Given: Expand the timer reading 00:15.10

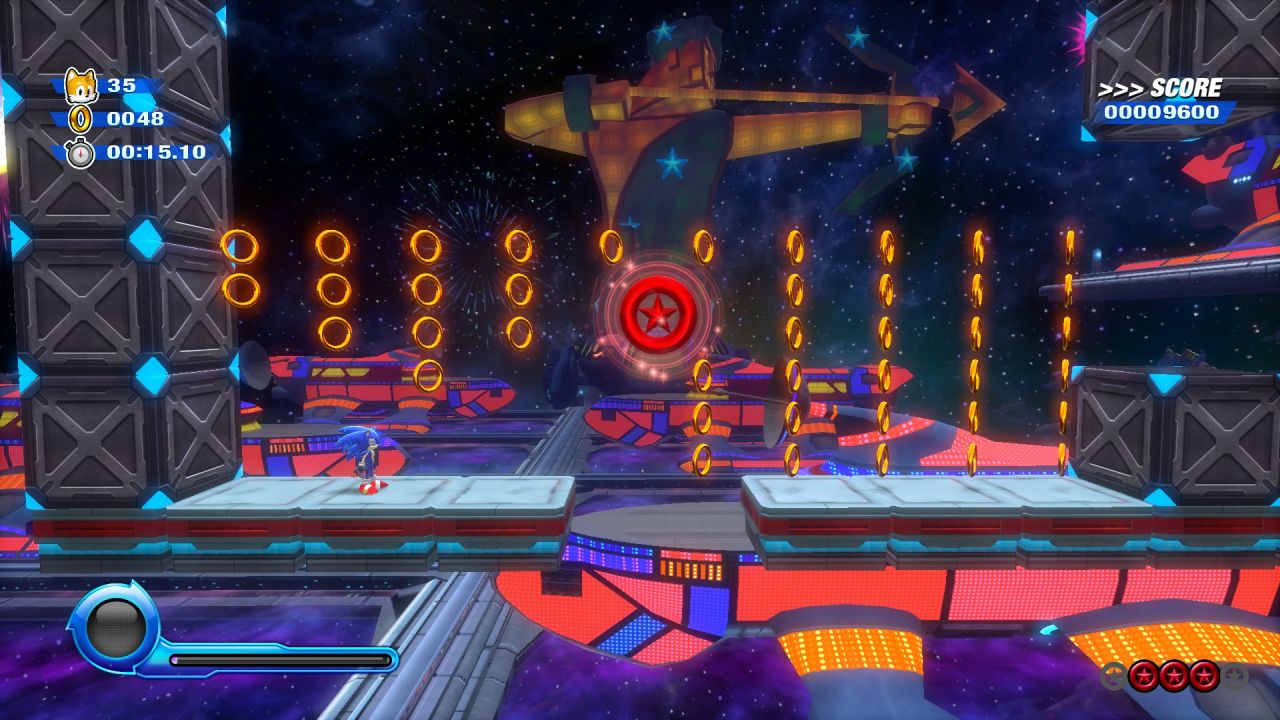Looking at the screenshot, I should [x=155, y=152].
